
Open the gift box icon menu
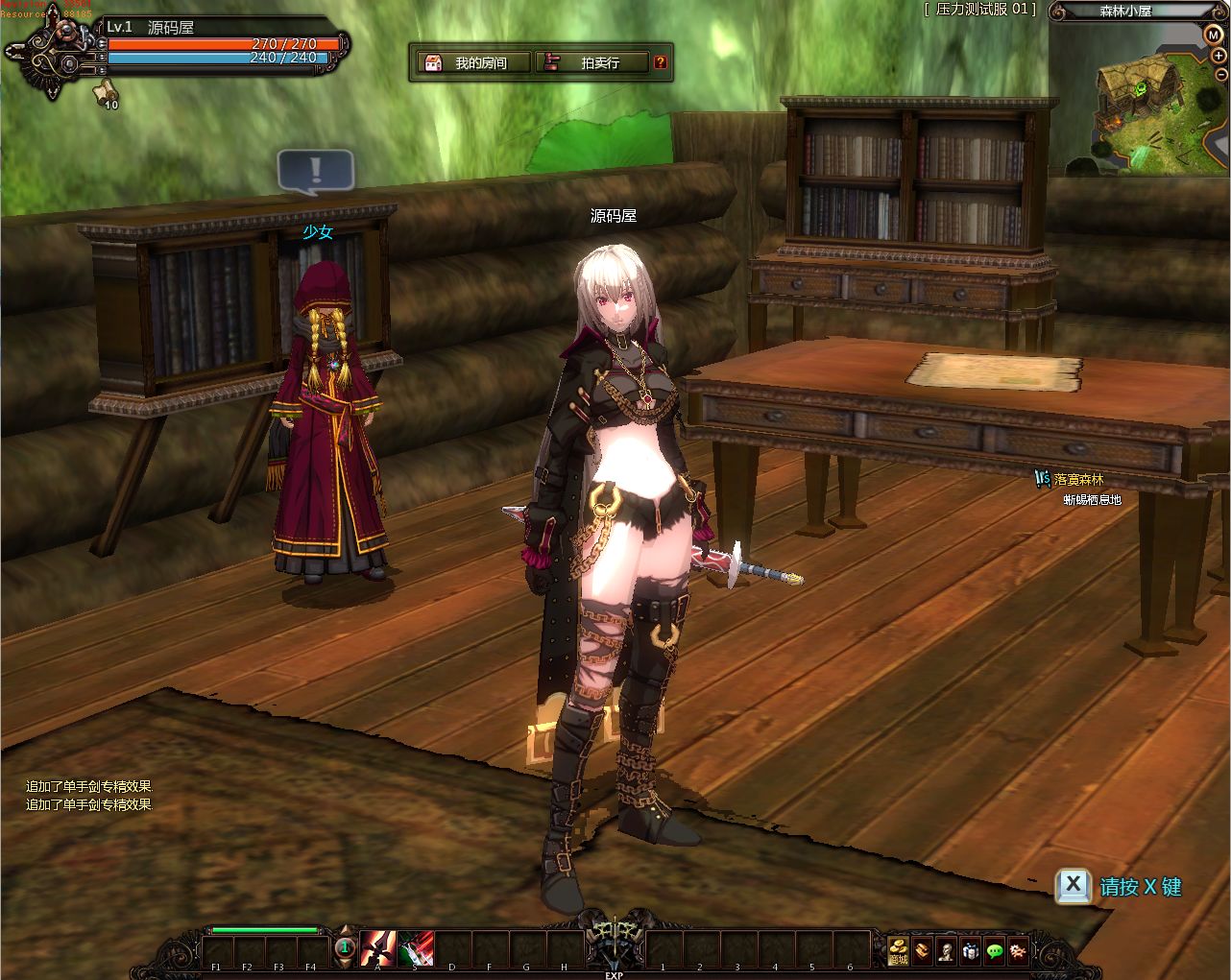click(x=971, y=950)
